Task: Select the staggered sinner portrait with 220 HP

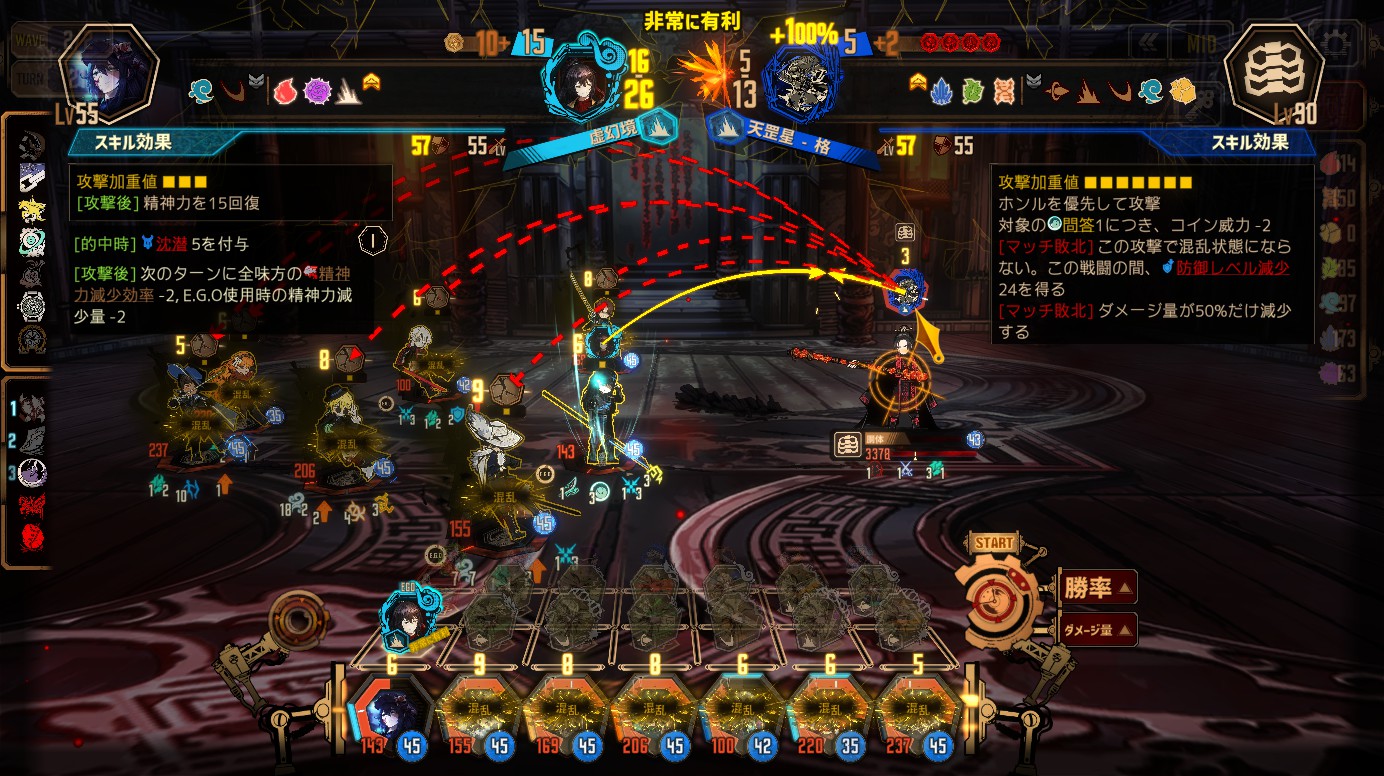Action: pos(828,710)
